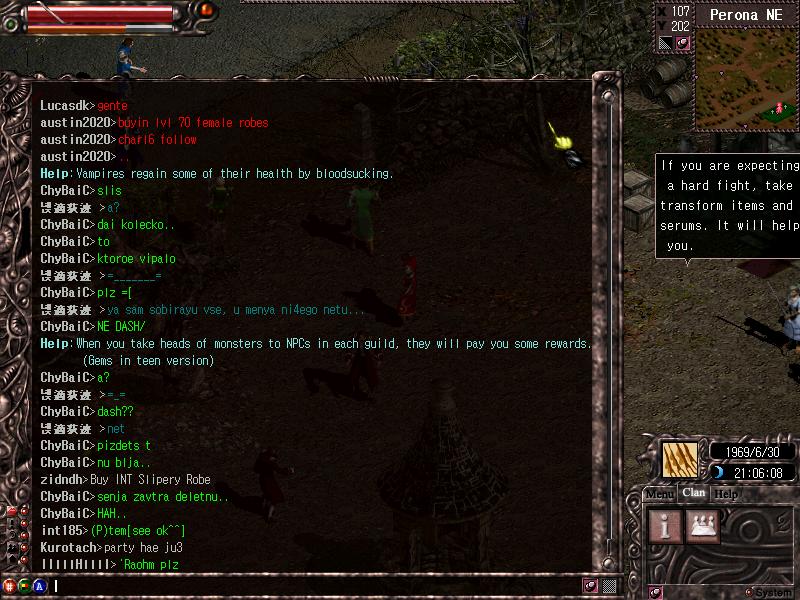This screenshot has height=600, width=800.
Task: Click the red hash chat channel button
Action: pos(10,586)
